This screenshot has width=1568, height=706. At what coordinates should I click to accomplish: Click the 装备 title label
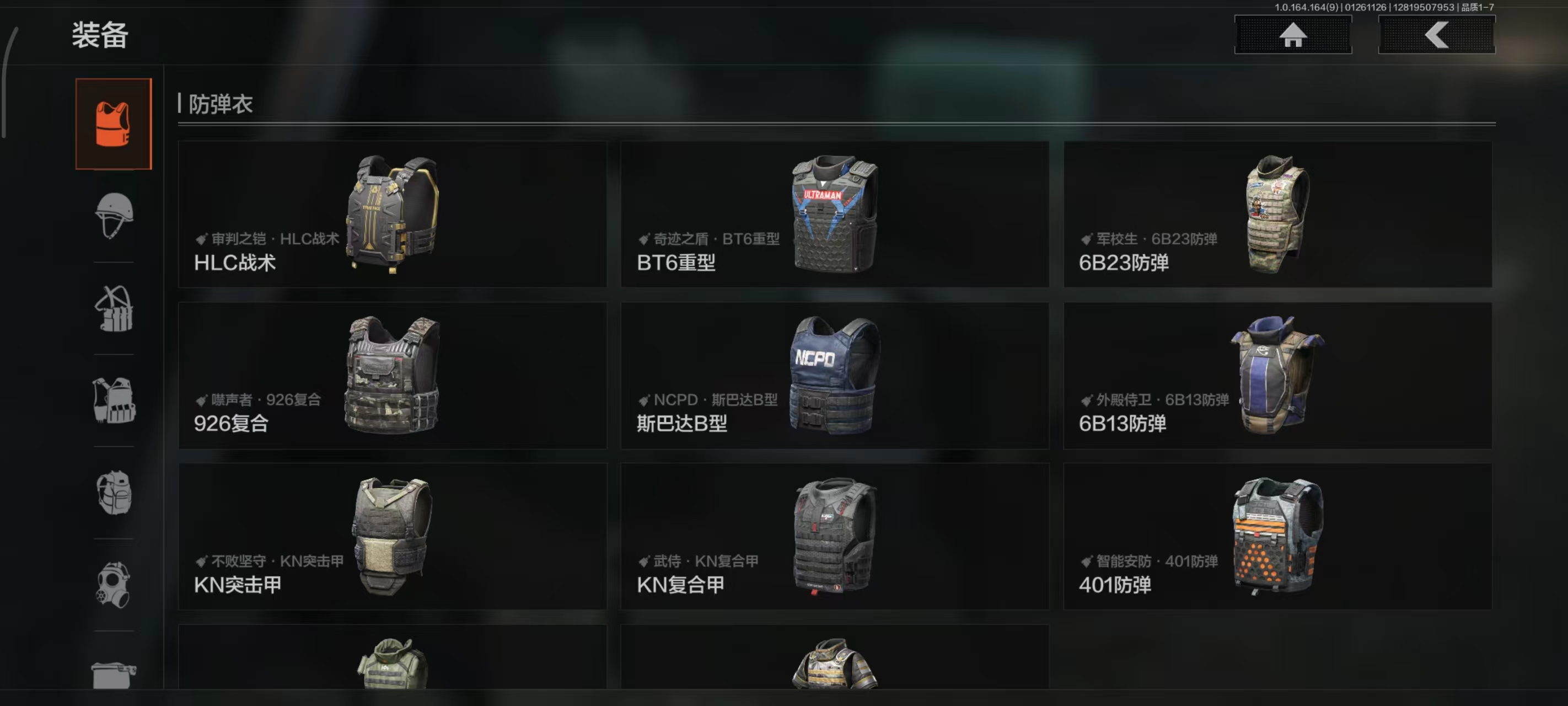coord(100,36)
